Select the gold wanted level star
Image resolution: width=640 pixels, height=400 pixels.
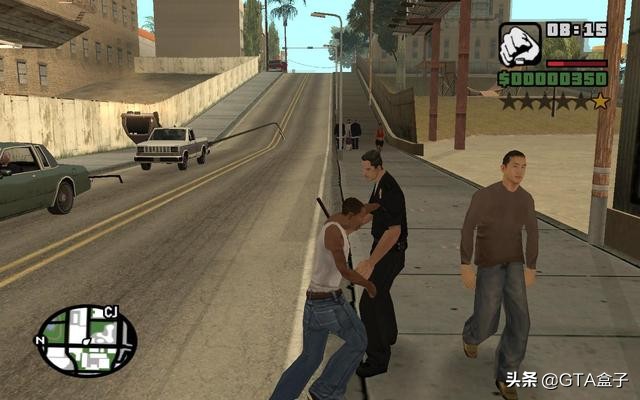pyautogui.click(x=599, y=101)
